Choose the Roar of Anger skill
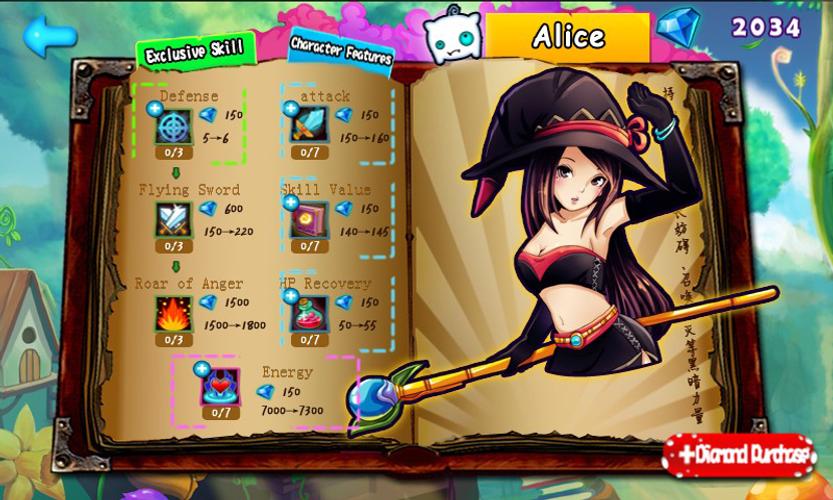Image resolution: width=833 pixels, height=500 pixels. [x=174, y=314]
